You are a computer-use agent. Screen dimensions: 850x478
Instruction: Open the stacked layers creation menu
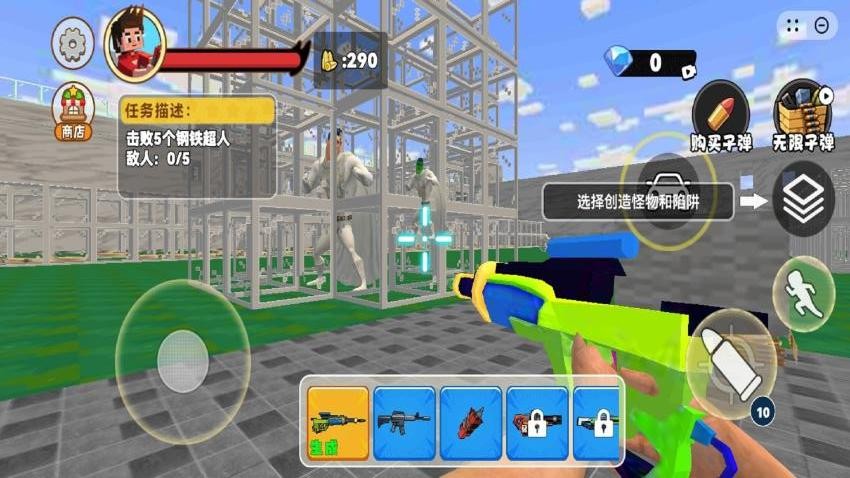803,199
